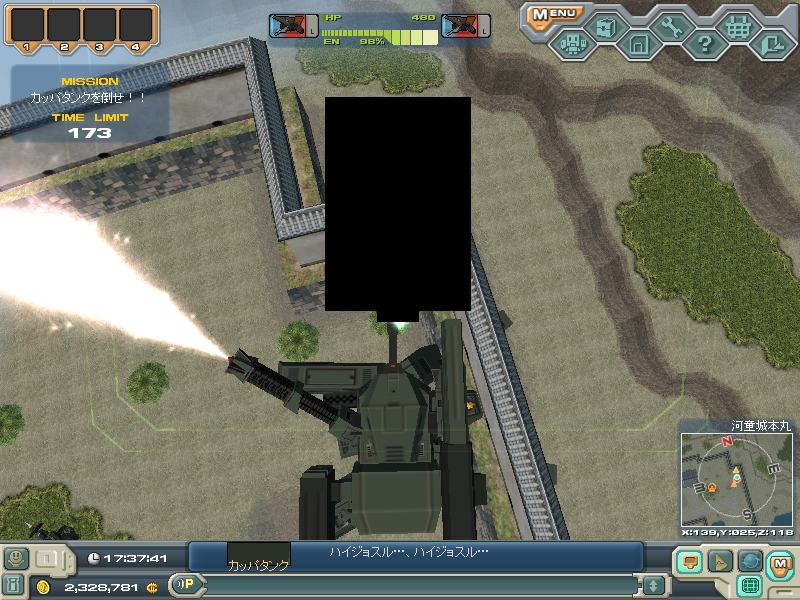This screenshot has height=600, width=800.
Task: Open the floppy disk save icon
Action: [x=638, y=44]
